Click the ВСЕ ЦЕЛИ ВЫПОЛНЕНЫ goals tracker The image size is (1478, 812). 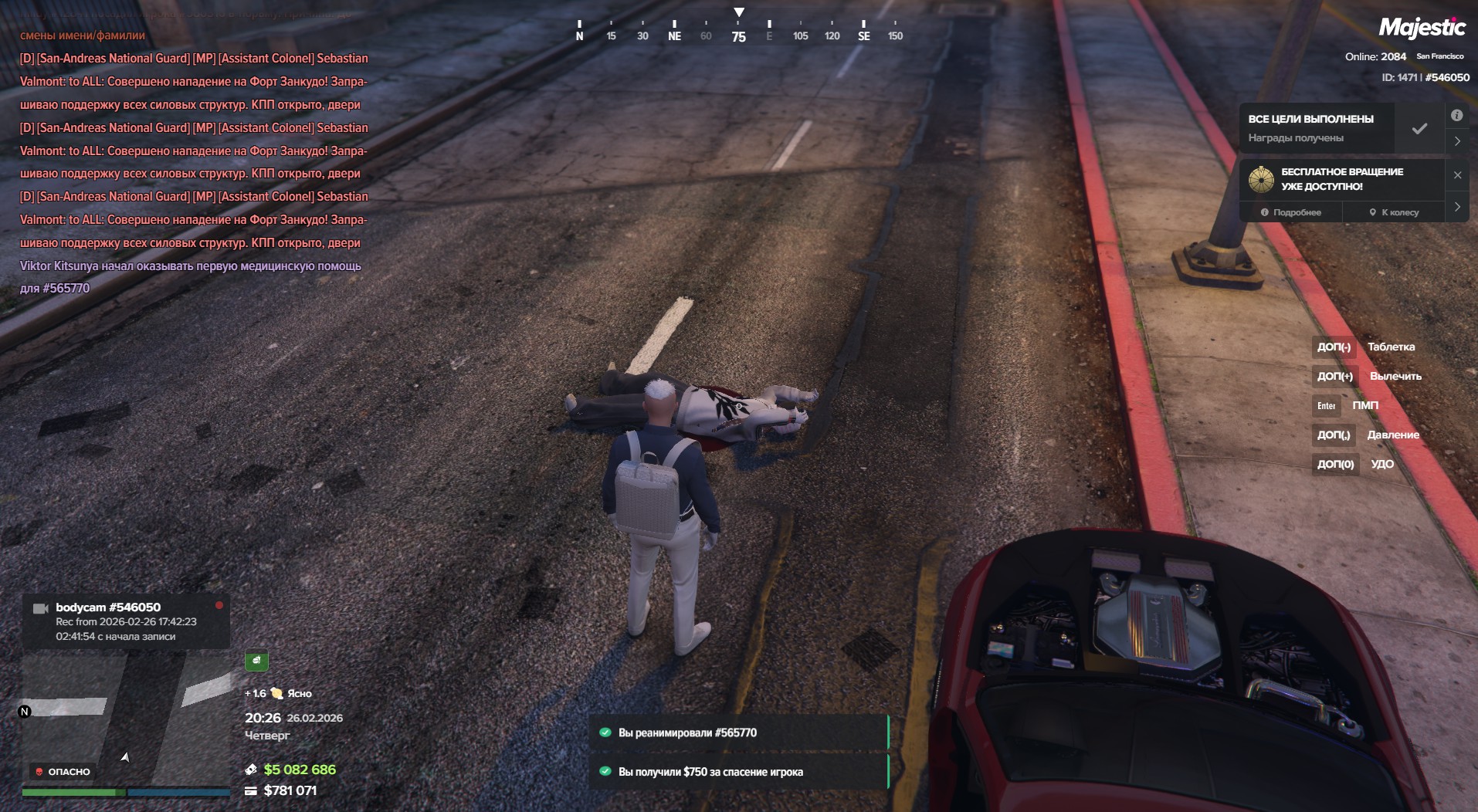tap(1317, 128)
